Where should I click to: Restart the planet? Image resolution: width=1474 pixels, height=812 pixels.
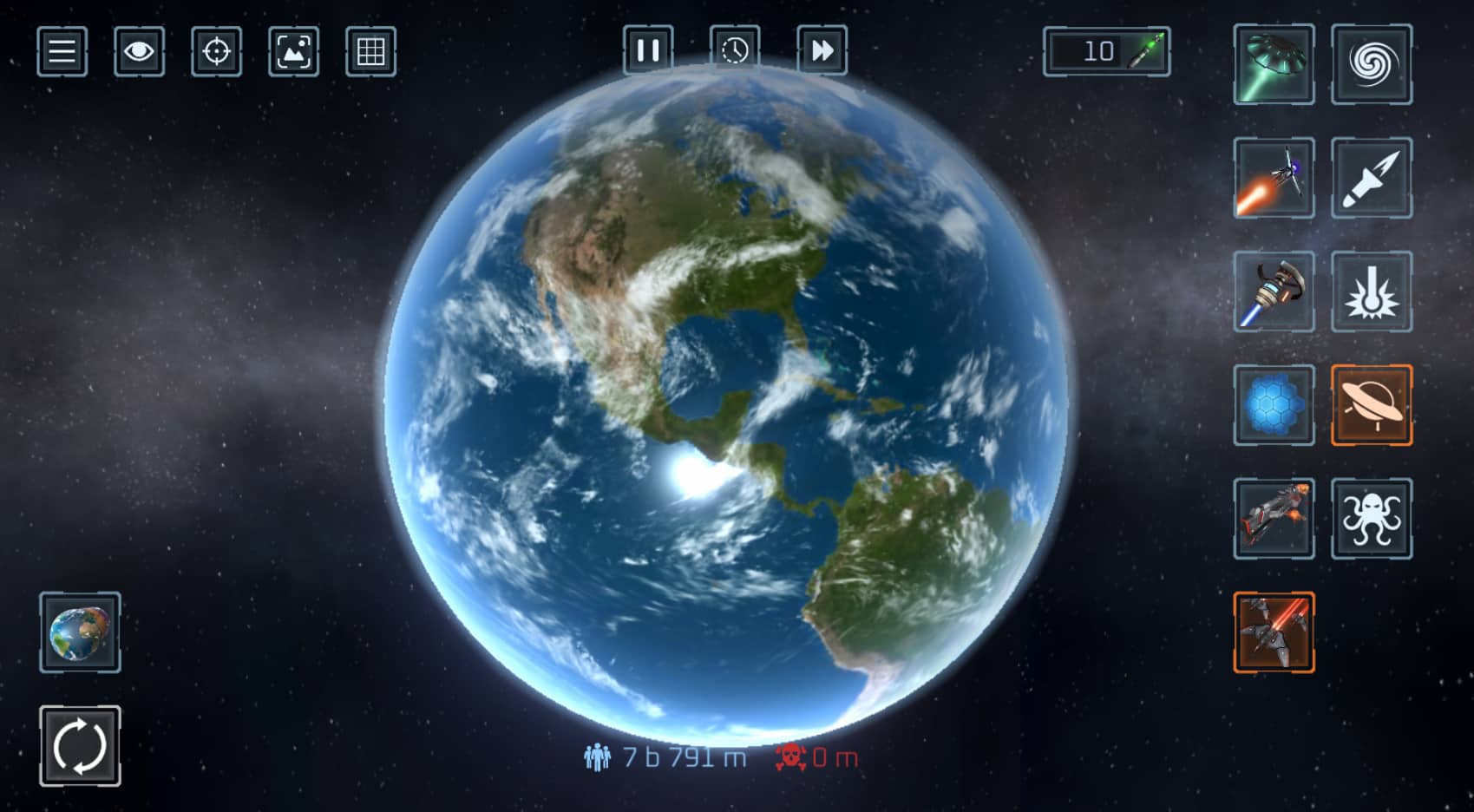pos(79,745)
